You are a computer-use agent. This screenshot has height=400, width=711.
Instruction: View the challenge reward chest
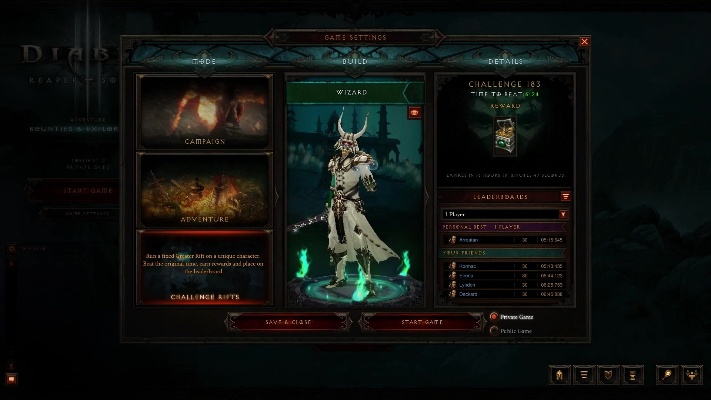click(506, 138)
